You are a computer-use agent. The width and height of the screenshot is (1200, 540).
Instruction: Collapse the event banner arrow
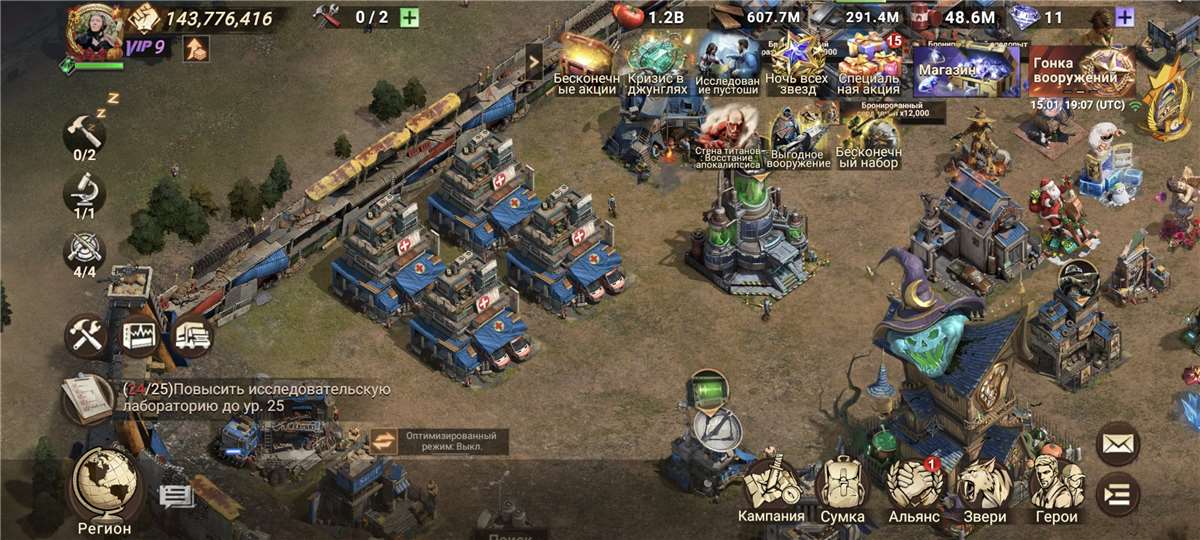pos(534,62)
